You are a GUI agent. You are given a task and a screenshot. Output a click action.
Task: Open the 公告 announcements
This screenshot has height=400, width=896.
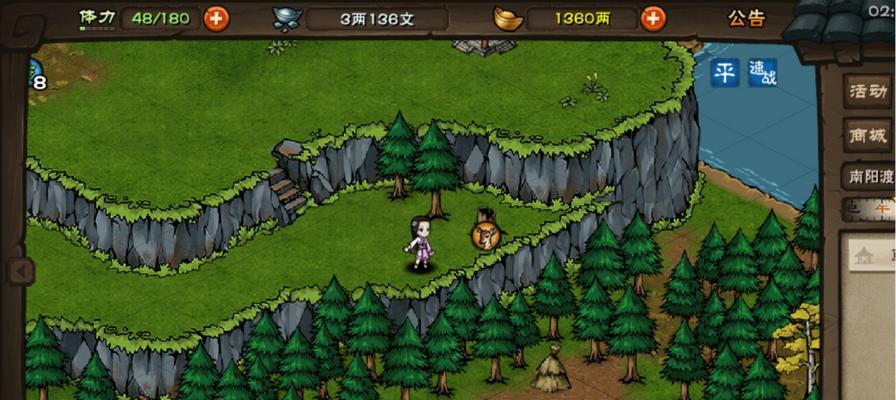pyautogui.click(x=746, y=18)
